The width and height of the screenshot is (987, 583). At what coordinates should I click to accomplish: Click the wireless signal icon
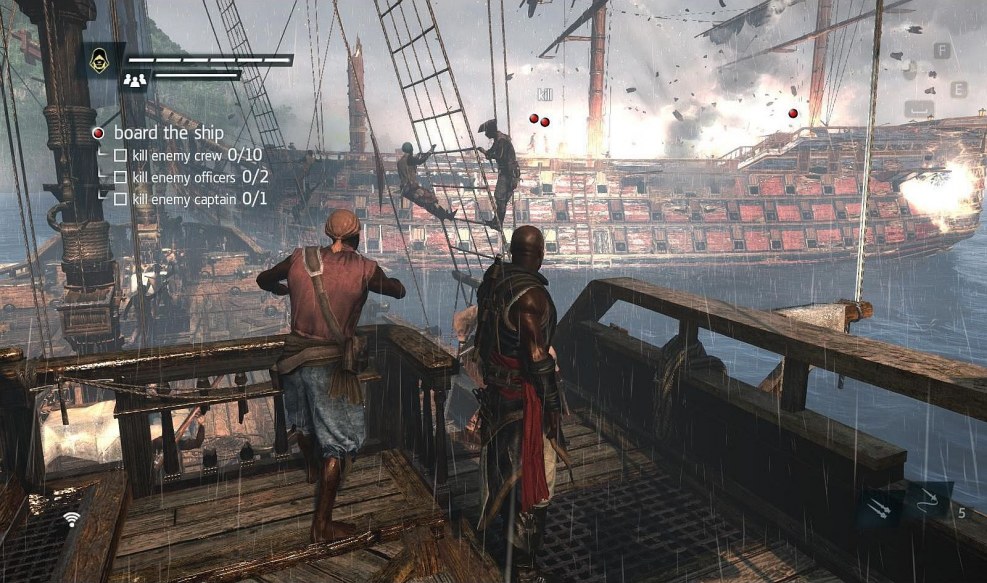pos(71,518)
